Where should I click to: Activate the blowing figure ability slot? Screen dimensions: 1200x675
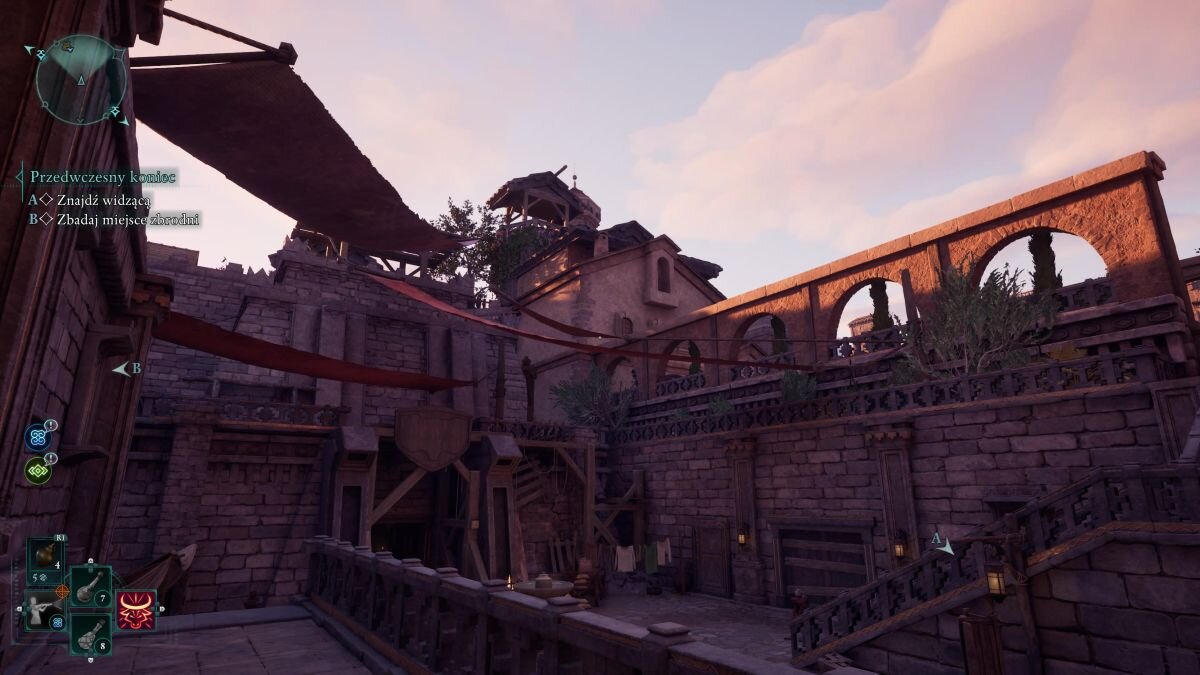(45, 610)
